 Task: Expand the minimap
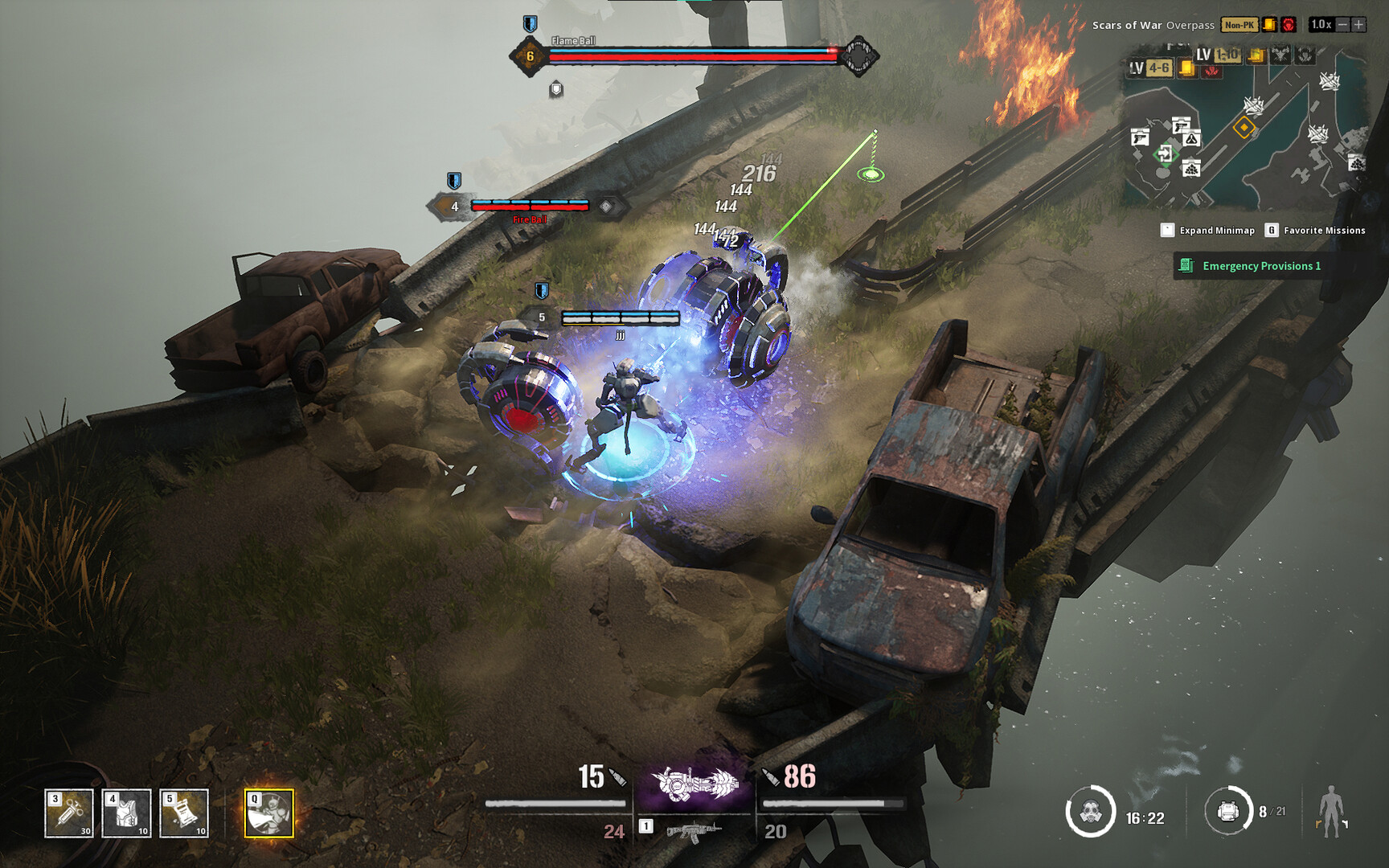point(1168,231)
